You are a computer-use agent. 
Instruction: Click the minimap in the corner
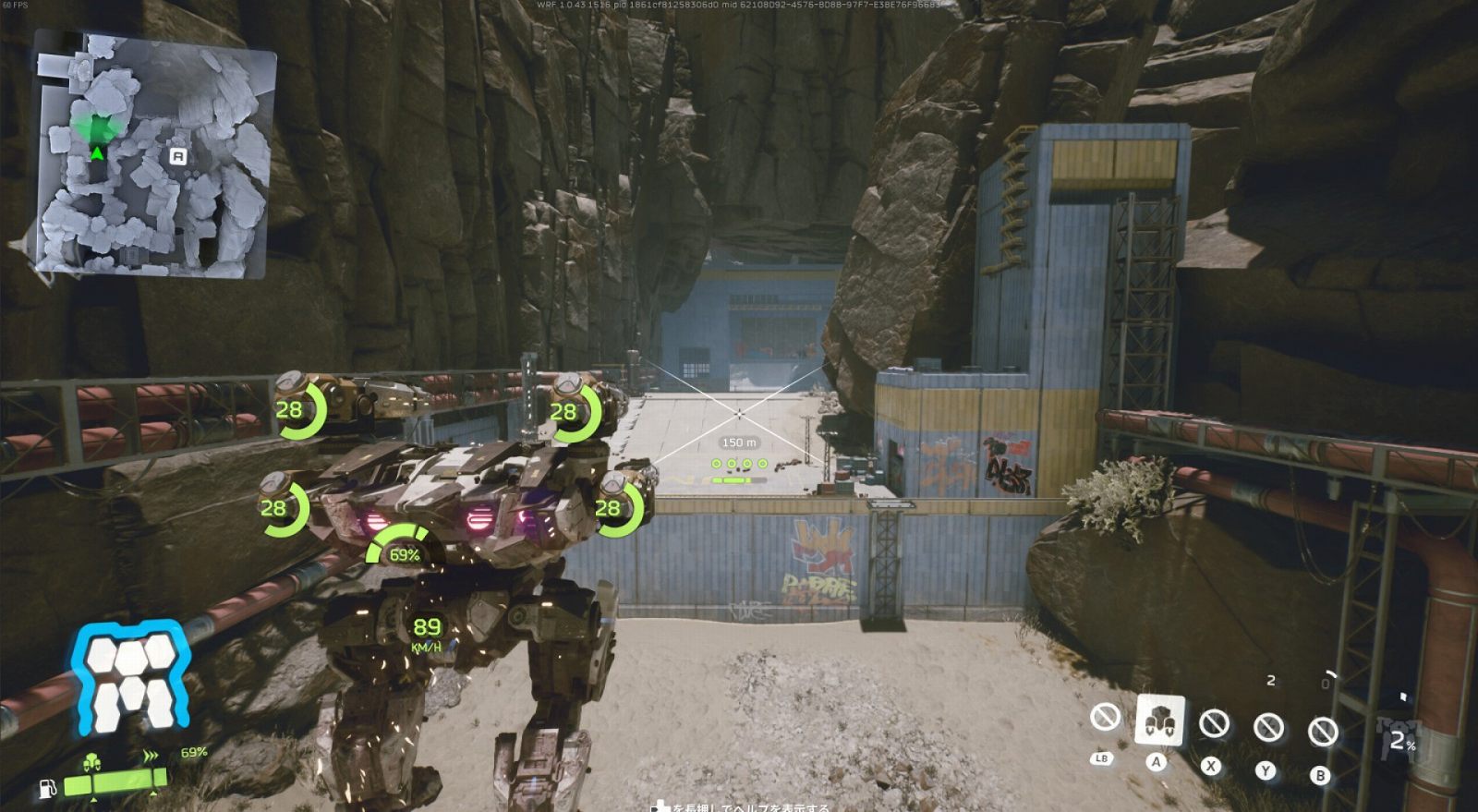(155, 153)
